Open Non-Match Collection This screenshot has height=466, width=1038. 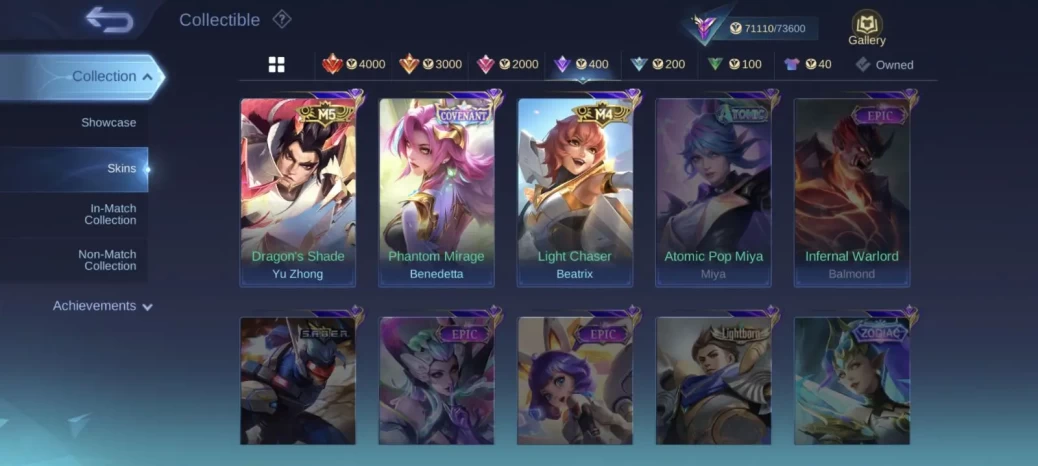(x=107, y=260)
